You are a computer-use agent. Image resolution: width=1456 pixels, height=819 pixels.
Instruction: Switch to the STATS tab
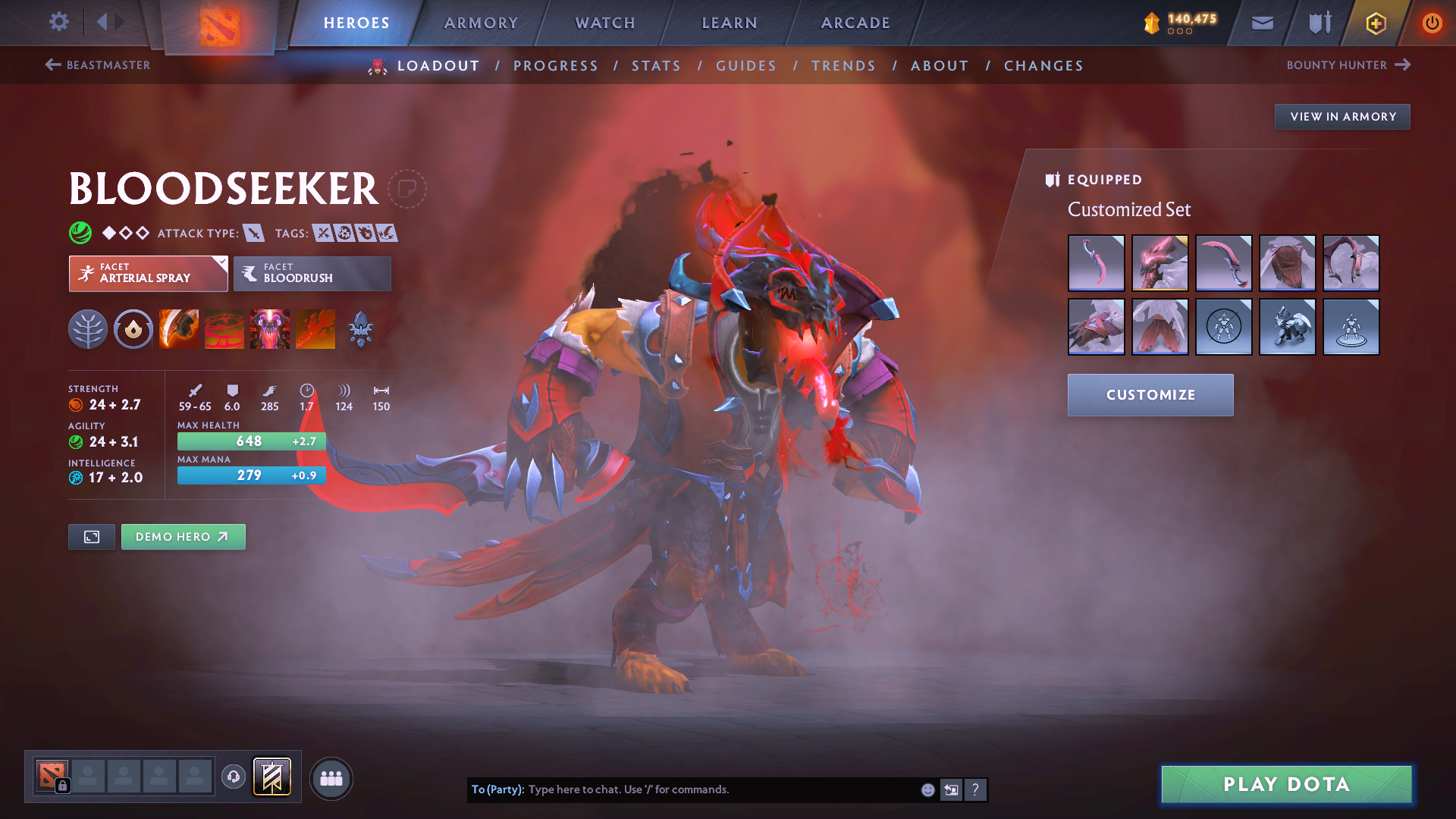pos(656,65)
